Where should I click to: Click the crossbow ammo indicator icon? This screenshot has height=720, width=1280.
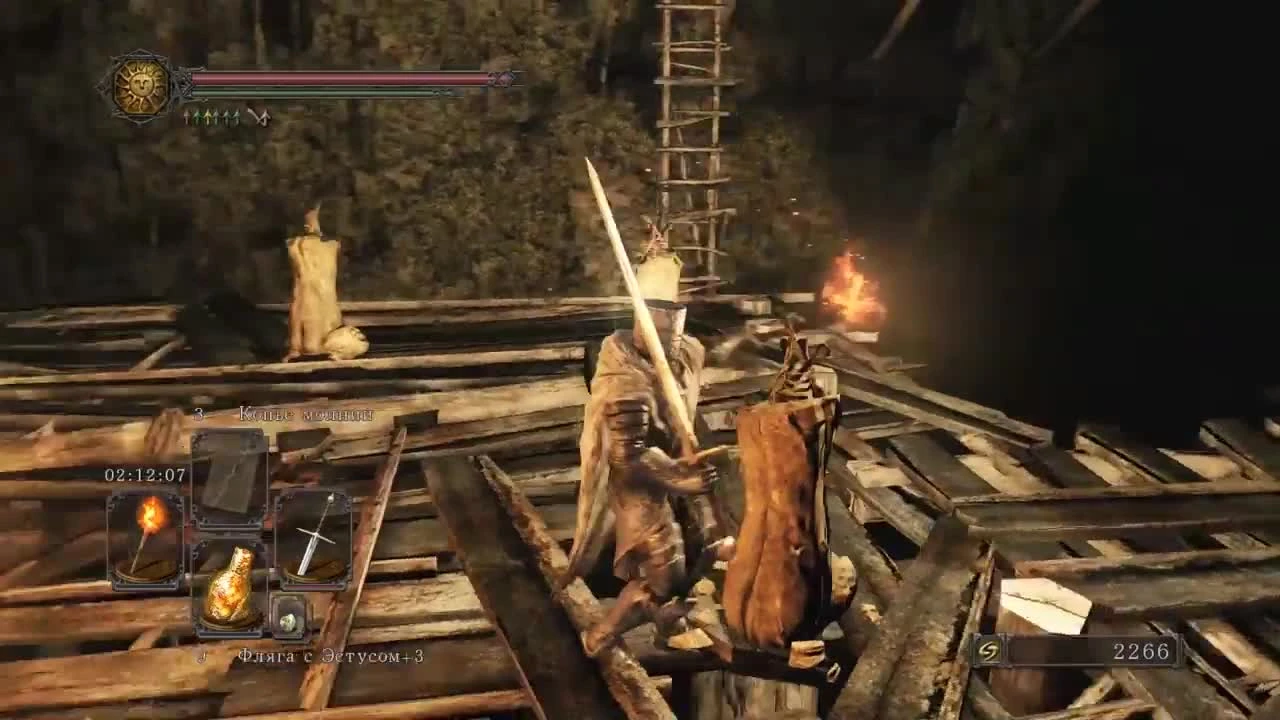click(x=258, y=117)
